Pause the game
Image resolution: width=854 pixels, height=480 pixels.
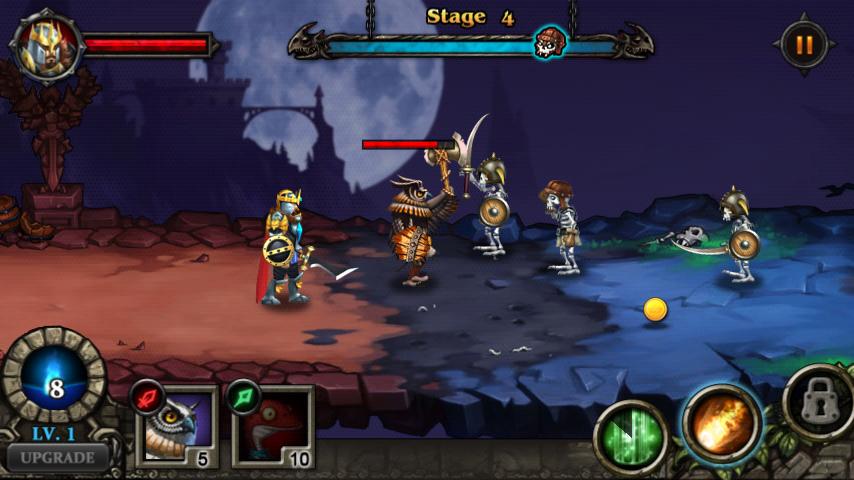tap(804, 45)
